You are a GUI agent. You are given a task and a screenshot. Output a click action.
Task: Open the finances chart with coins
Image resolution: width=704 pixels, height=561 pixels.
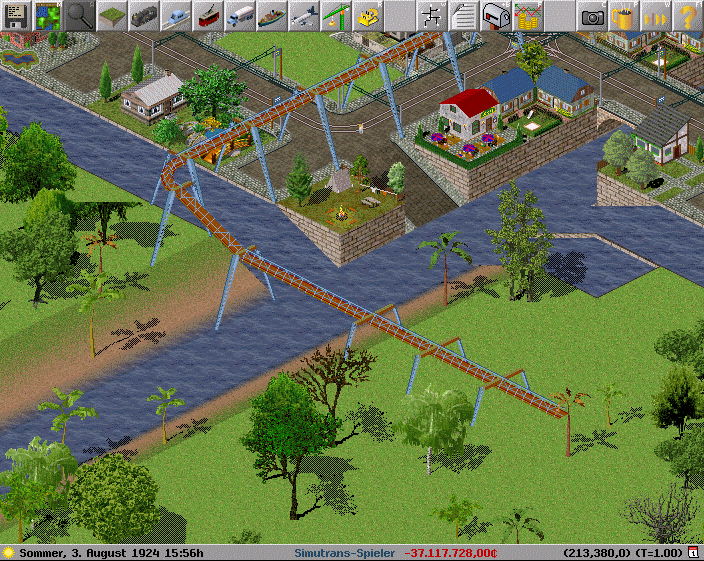coord(528,15)
